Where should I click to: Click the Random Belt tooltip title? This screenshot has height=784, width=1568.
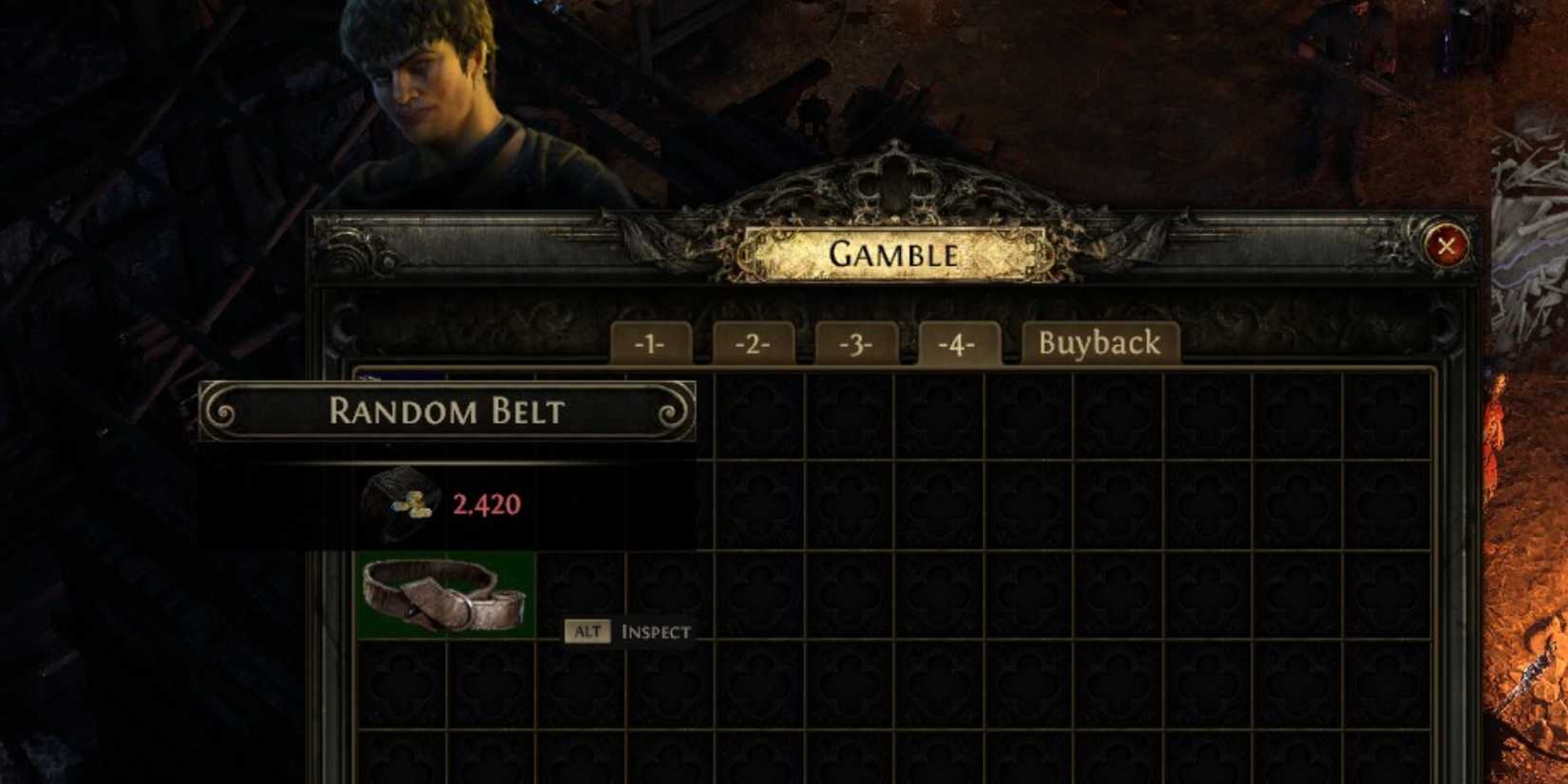tap(447, 412)
